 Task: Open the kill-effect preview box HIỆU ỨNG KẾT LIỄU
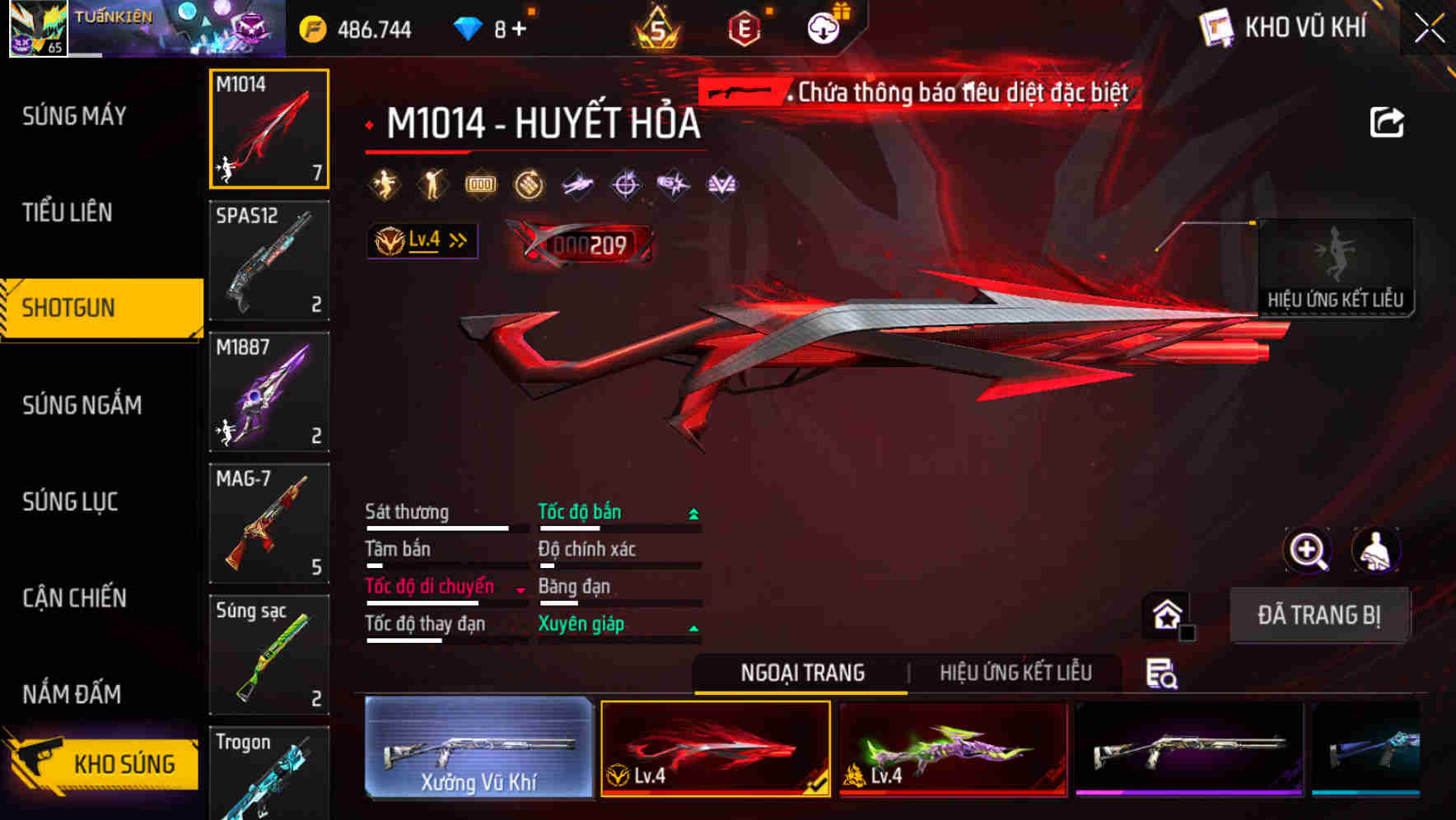[1336, 268]
